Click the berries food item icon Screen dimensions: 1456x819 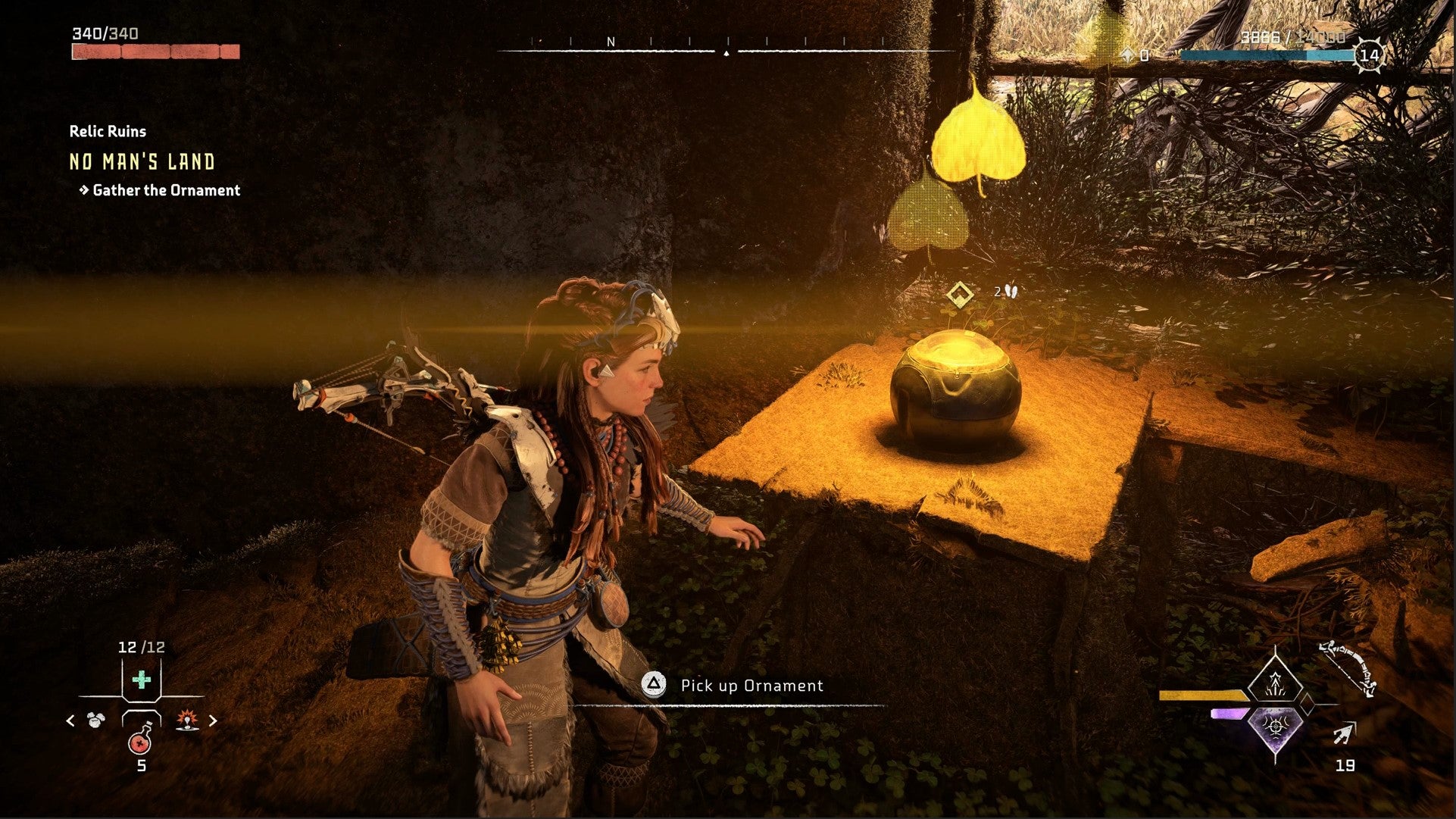(x=95, y=720)
